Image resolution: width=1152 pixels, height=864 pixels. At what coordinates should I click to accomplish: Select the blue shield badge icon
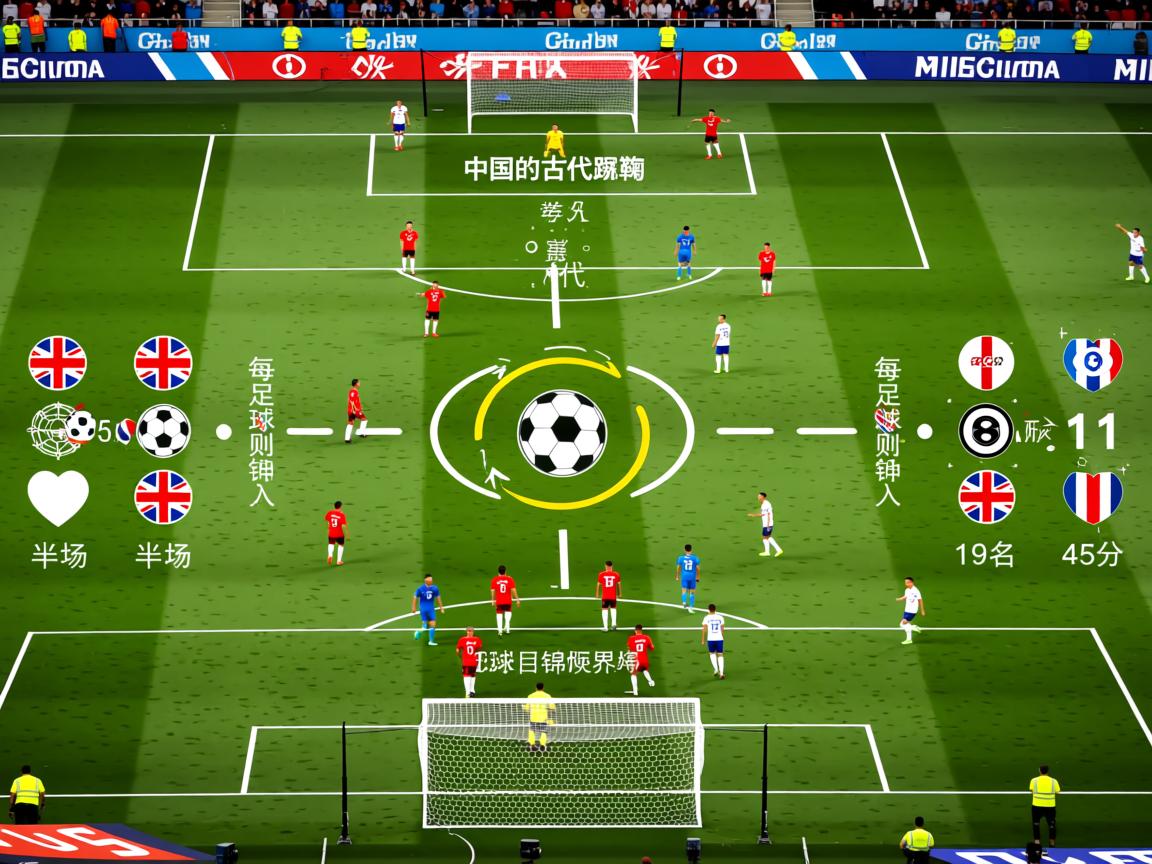[x=1093, y=363]
